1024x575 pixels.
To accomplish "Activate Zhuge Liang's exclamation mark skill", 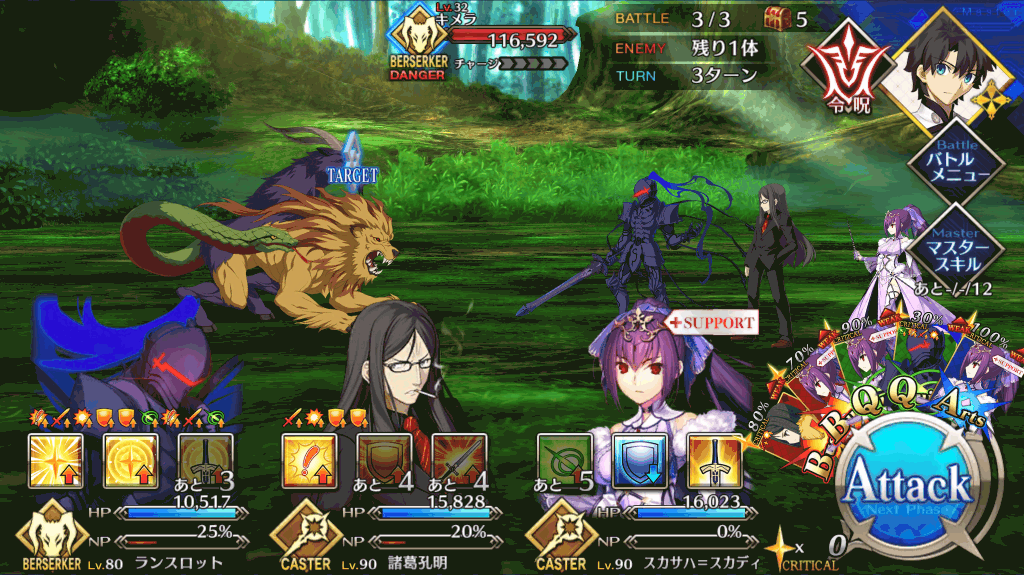I will click(x=311, y=460).
